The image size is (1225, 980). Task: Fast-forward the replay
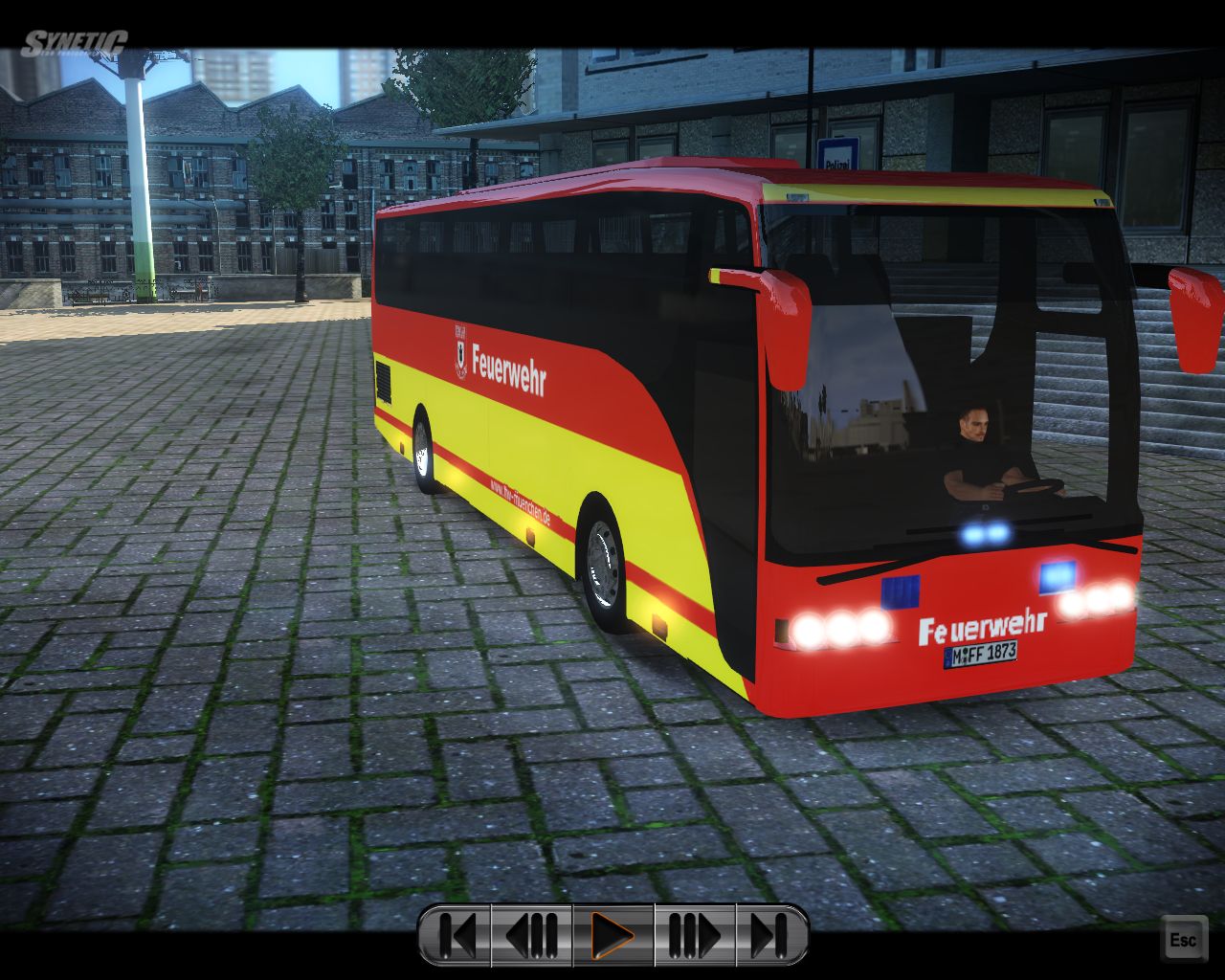point(694,935)
